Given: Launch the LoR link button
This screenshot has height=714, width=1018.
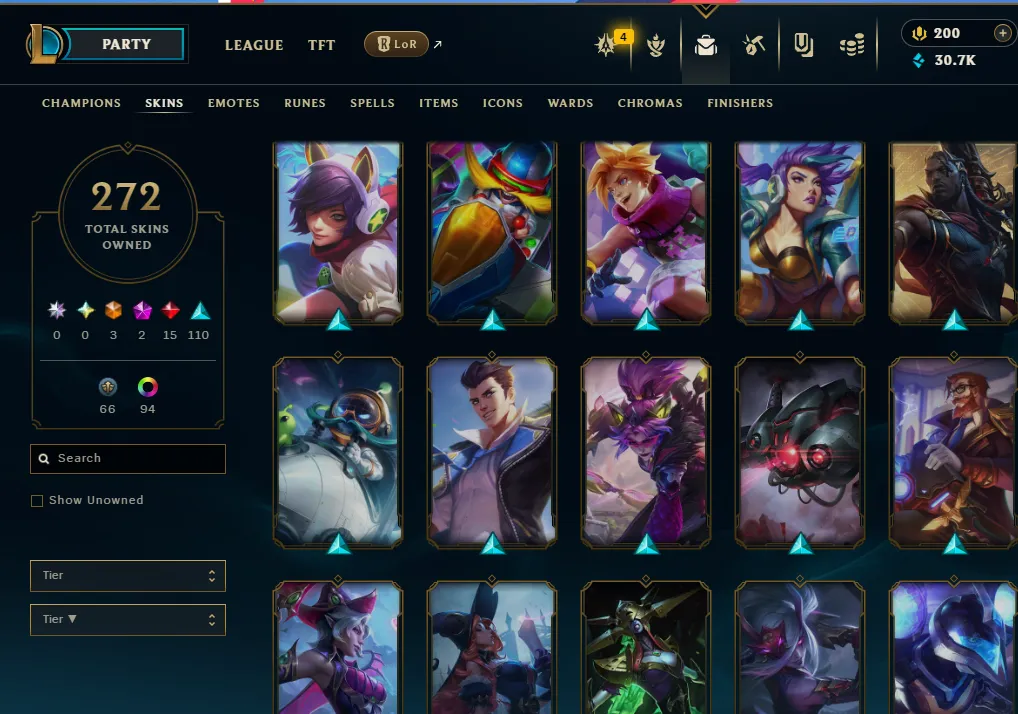Looking at the screenshot, I should 396,44.
